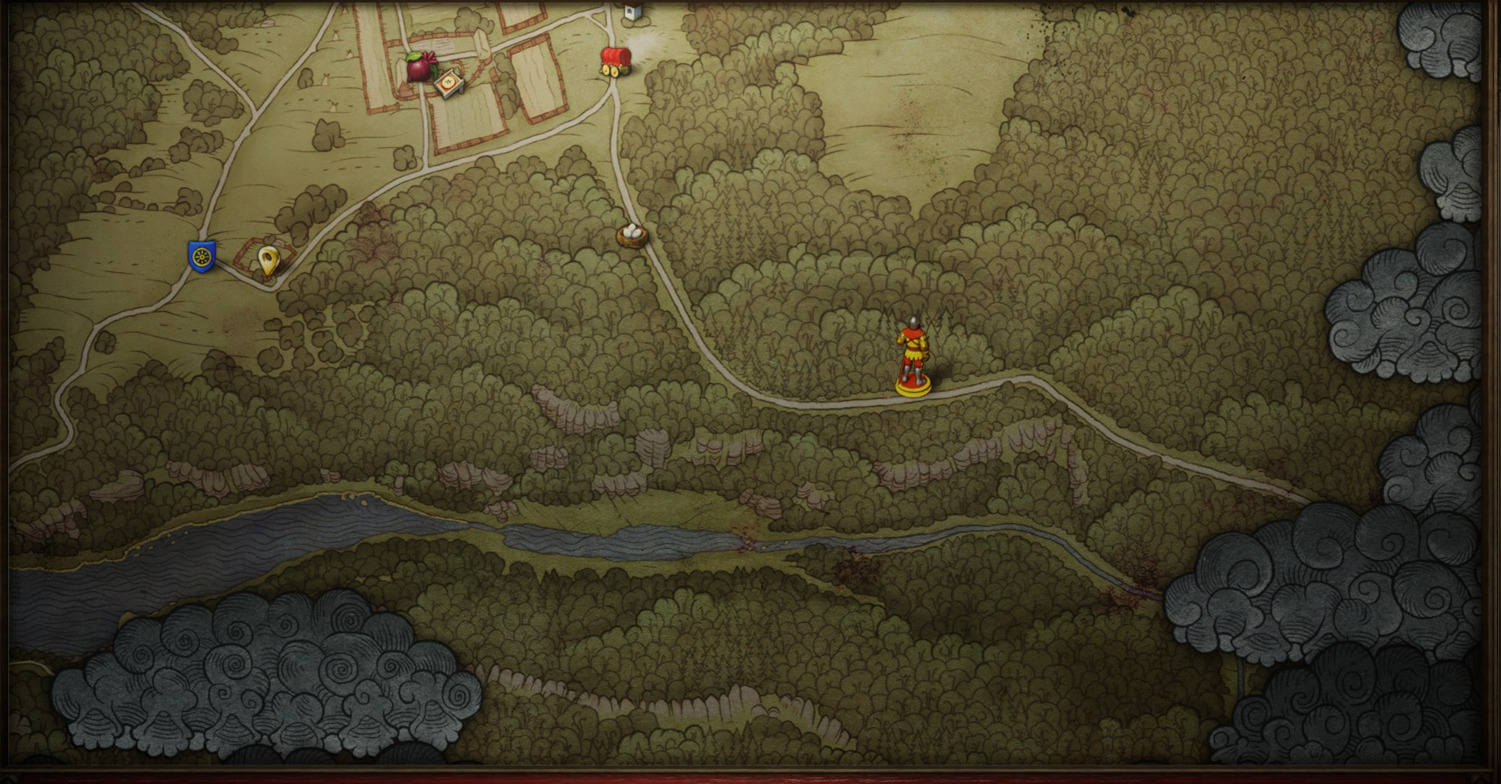
Task: Select the bird nest with eggs marker
Action: (632, 235)
